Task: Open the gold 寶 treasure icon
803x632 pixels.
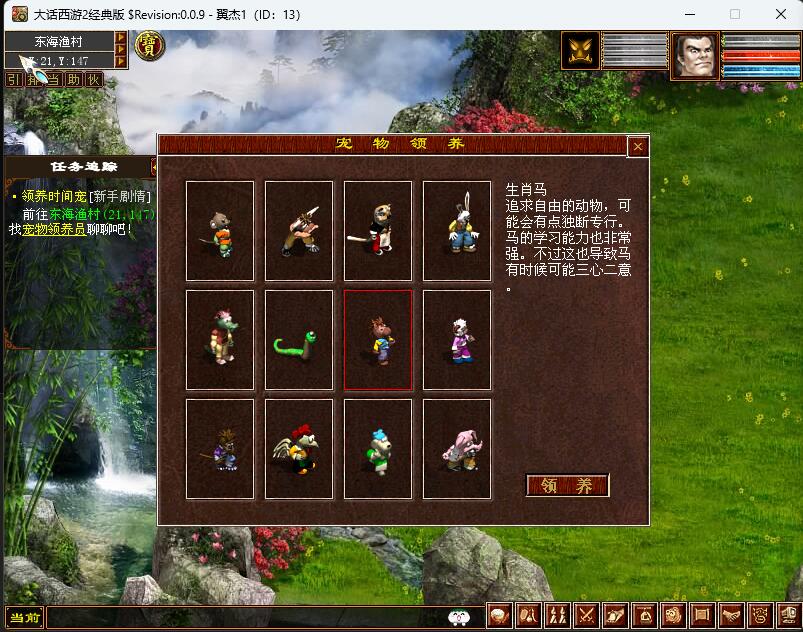Action: click(x=151, y=46)
